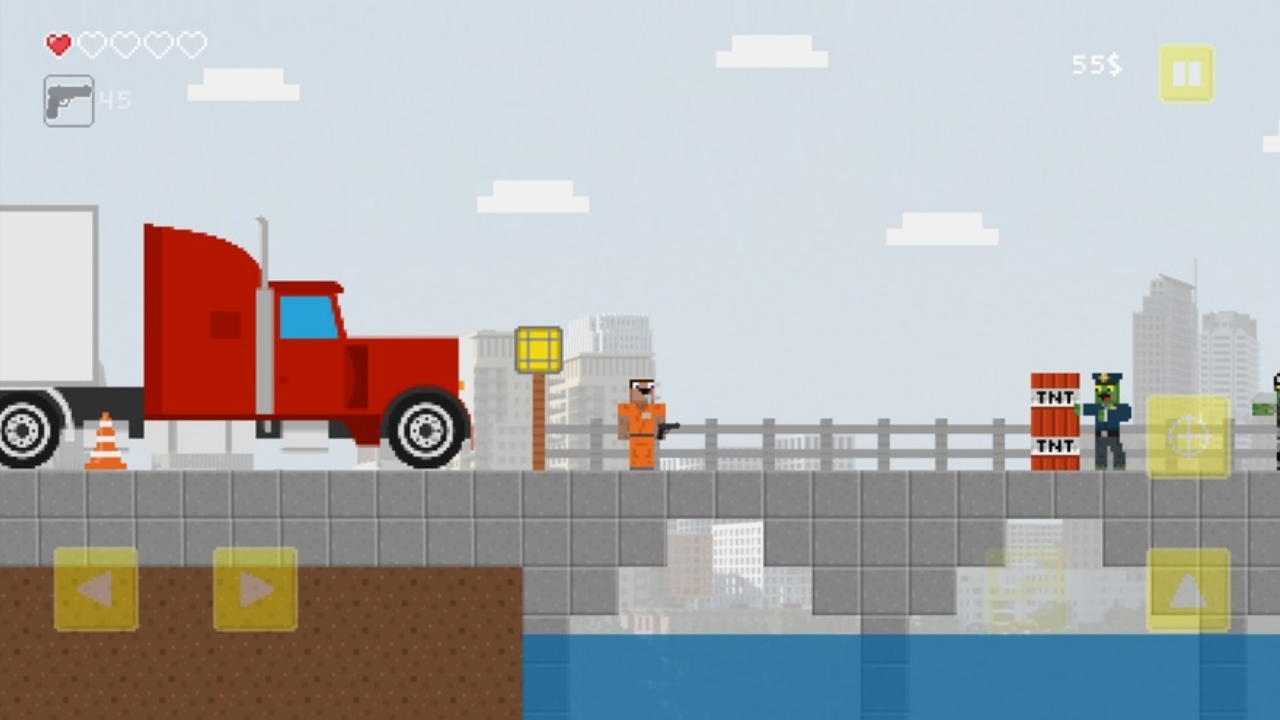Tap the move-left arrow control
Screen dimensions: 1280x720
point(95,590)
